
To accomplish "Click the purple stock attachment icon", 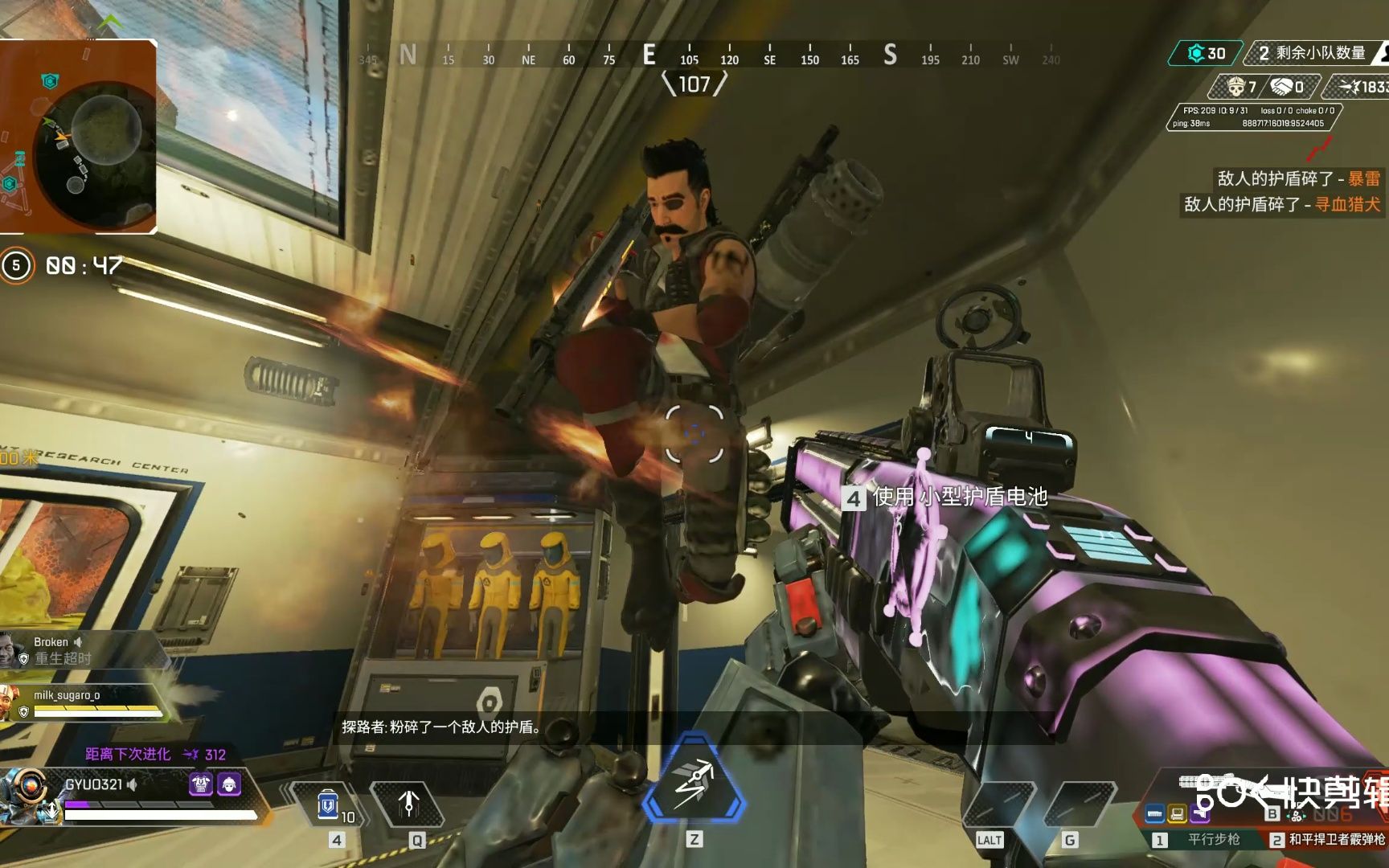I will point(1200,814).
